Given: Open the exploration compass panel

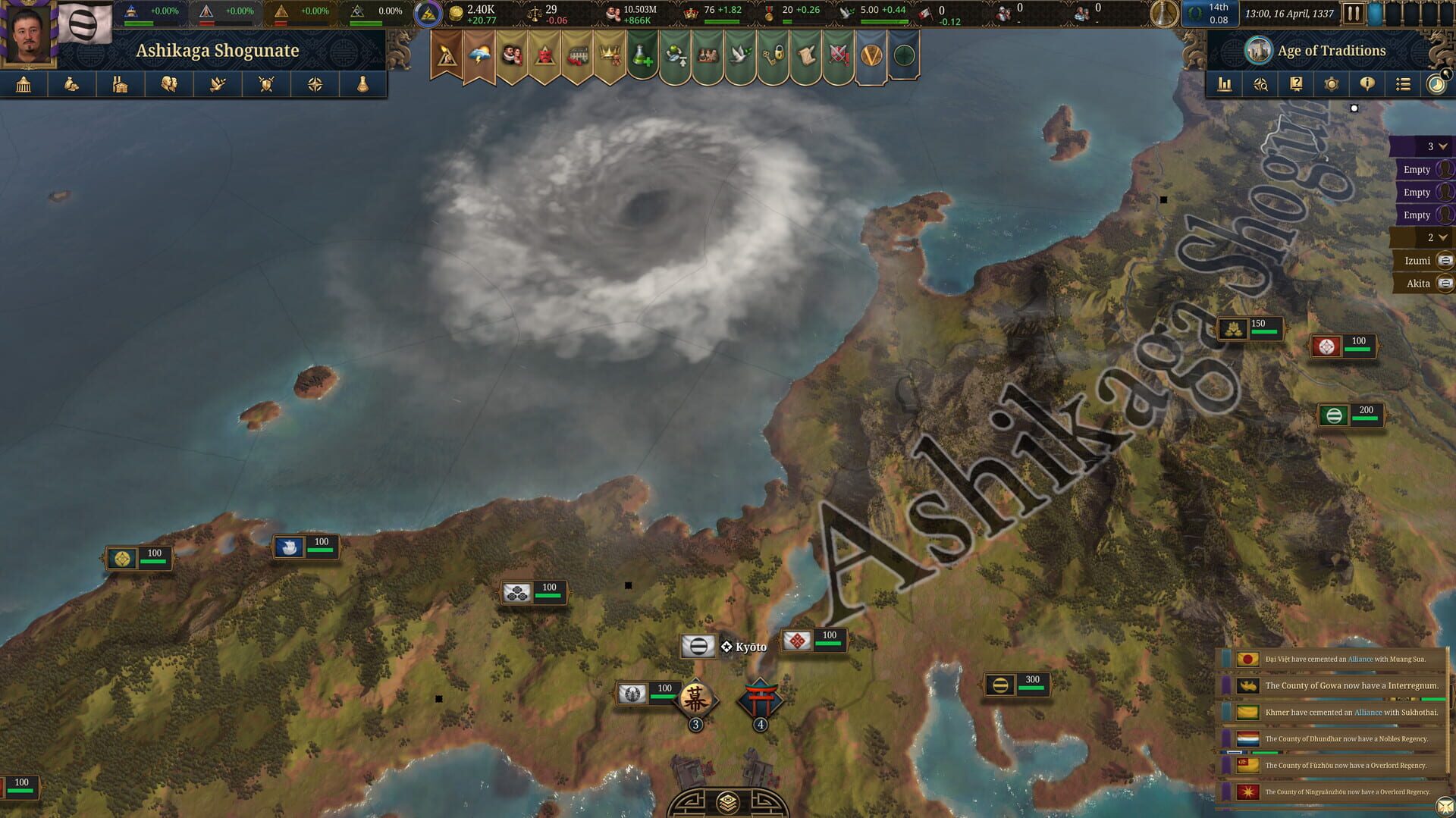Looking at the screenshot, I should (315, 84).
